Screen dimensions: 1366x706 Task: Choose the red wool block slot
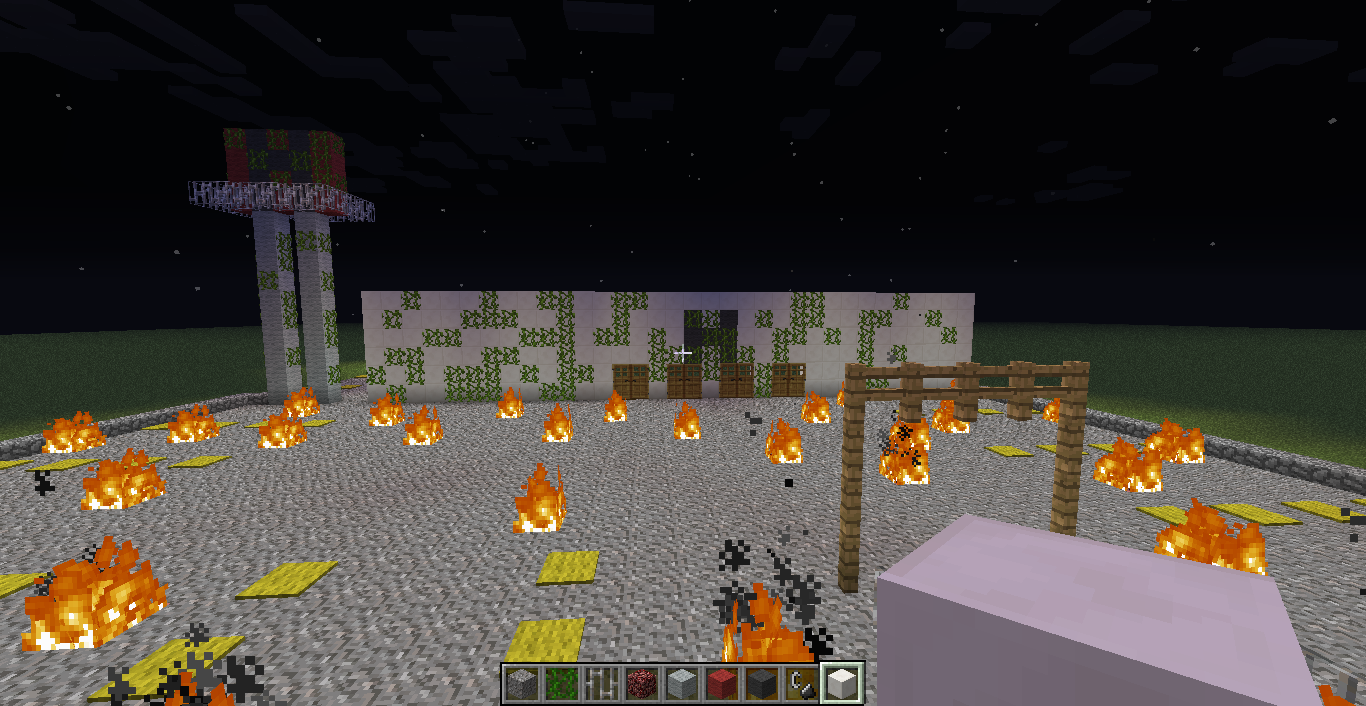[x=720, y=684]
